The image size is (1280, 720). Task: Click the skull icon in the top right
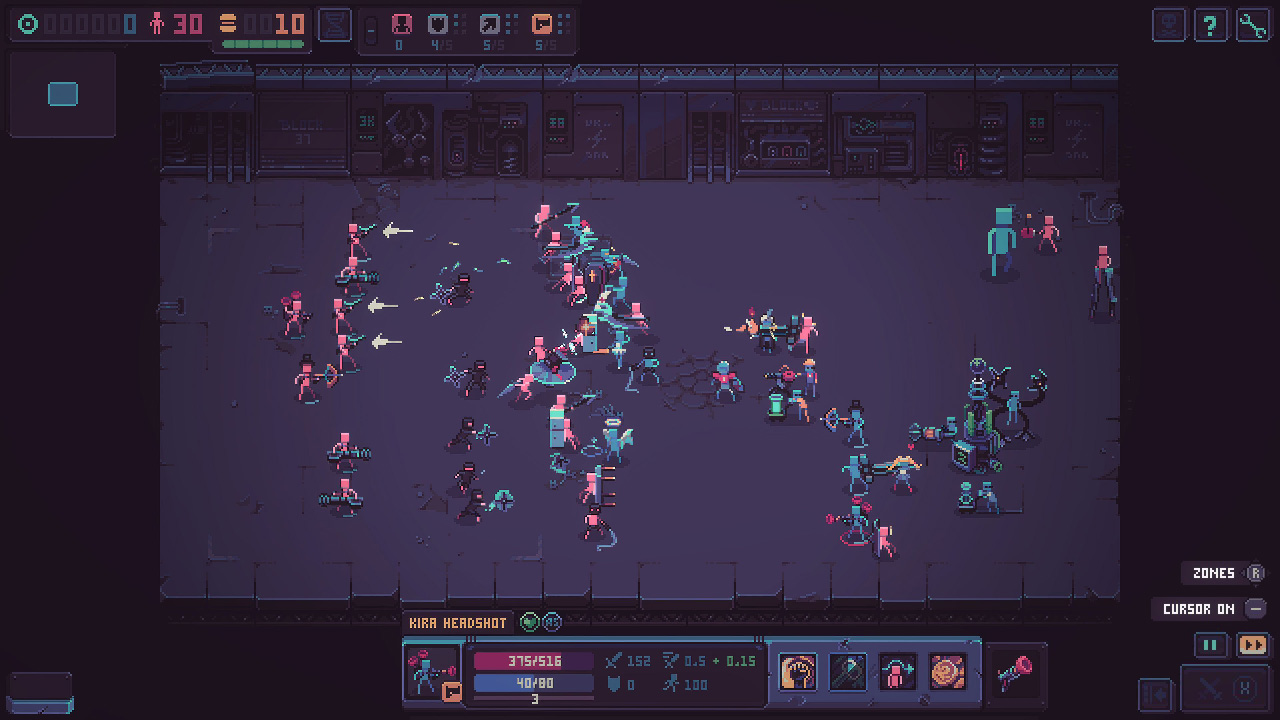1168,25
